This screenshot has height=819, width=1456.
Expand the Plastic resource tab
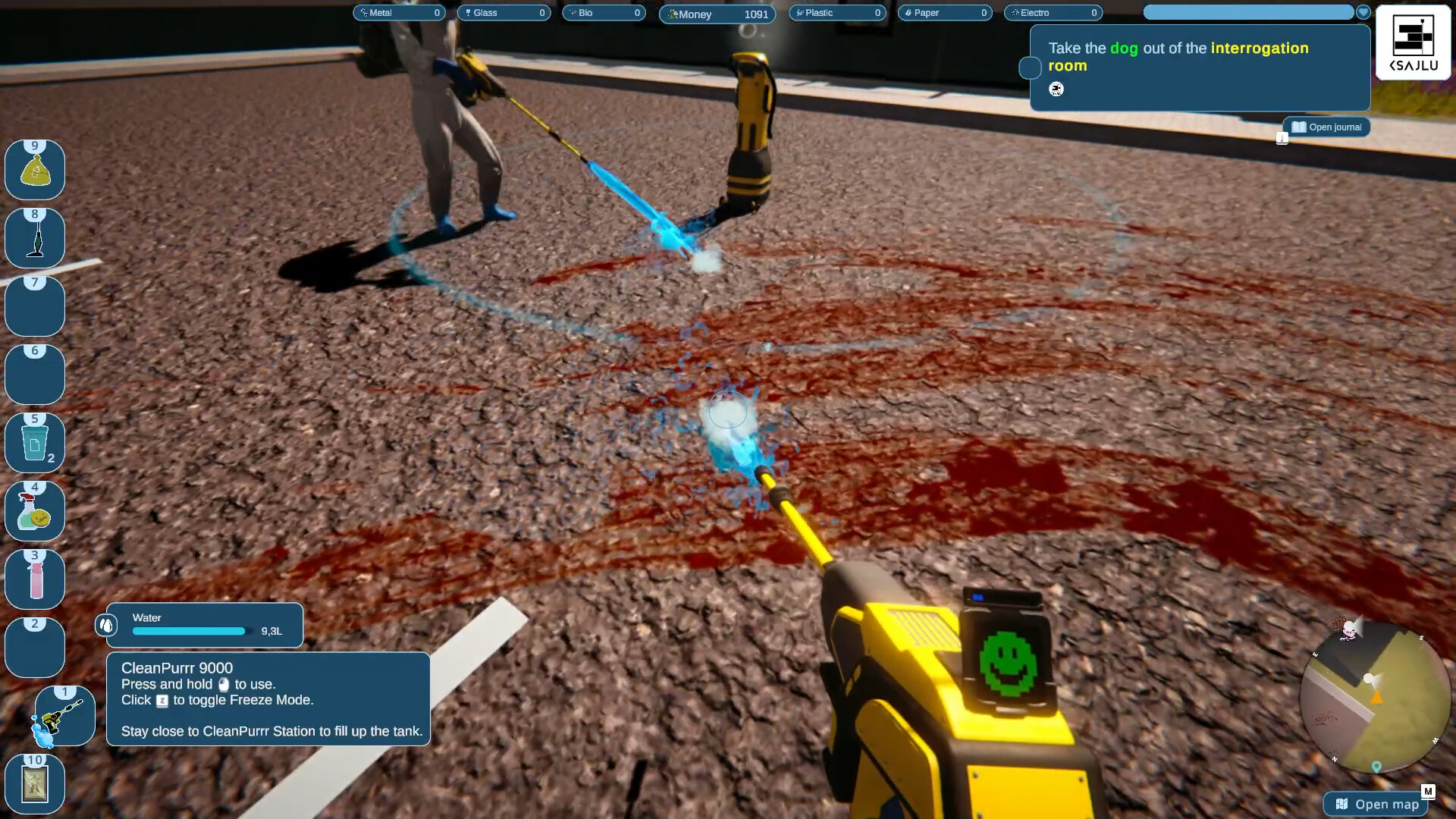837,12
